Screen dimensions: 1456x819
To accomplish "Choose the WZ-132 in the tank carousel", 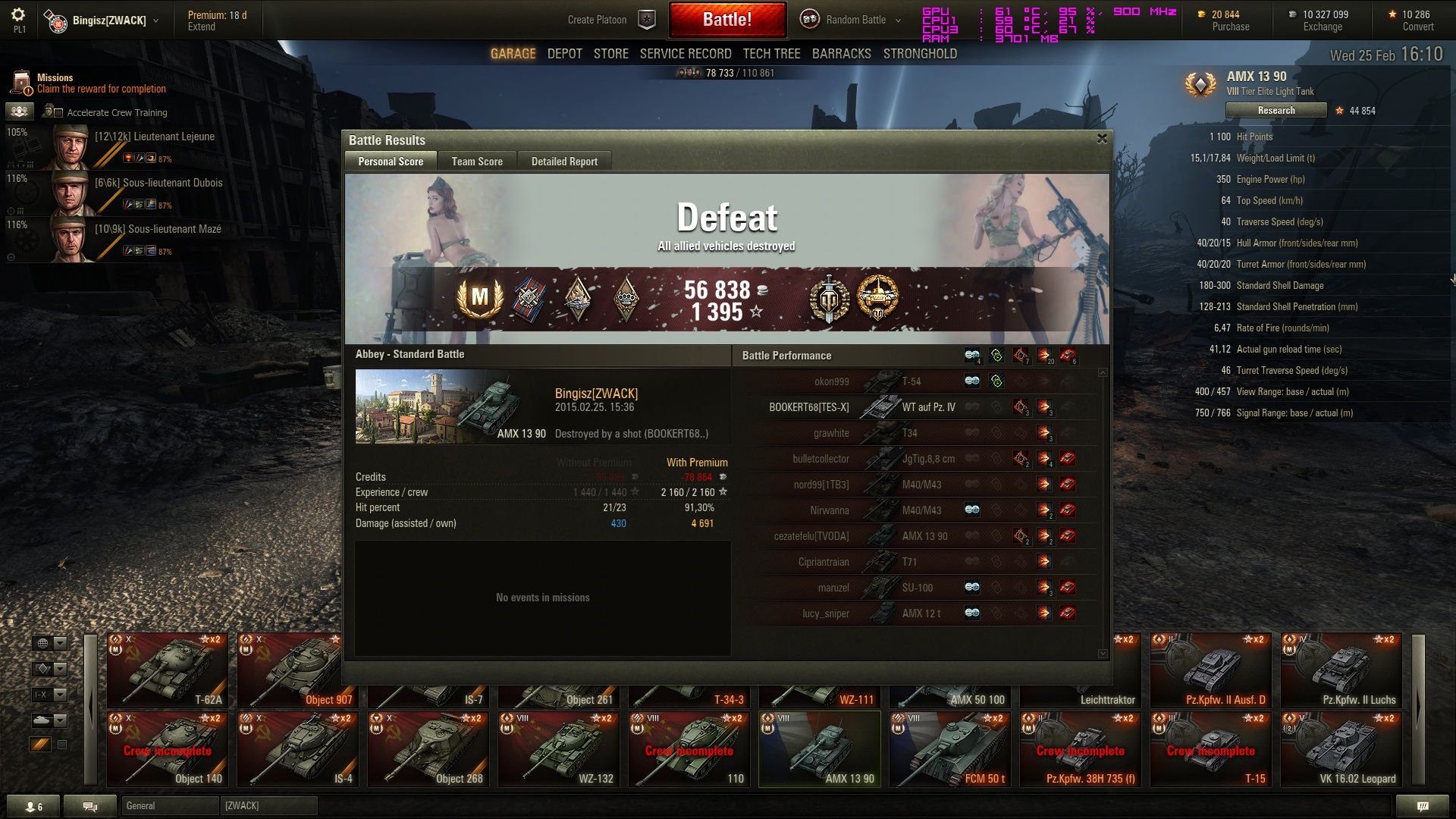I will (558, 749).
